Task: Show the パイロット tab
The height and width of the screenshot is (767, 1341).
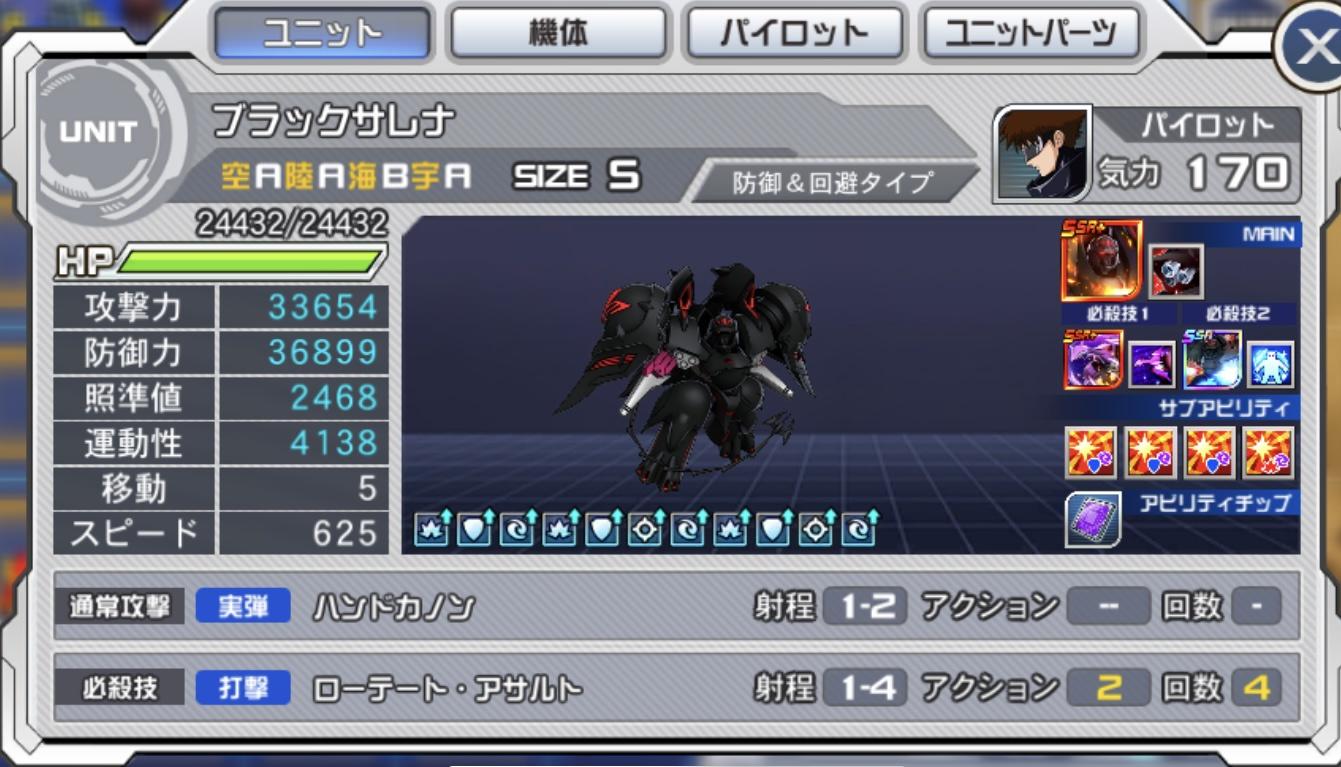Action: point(794,33)
